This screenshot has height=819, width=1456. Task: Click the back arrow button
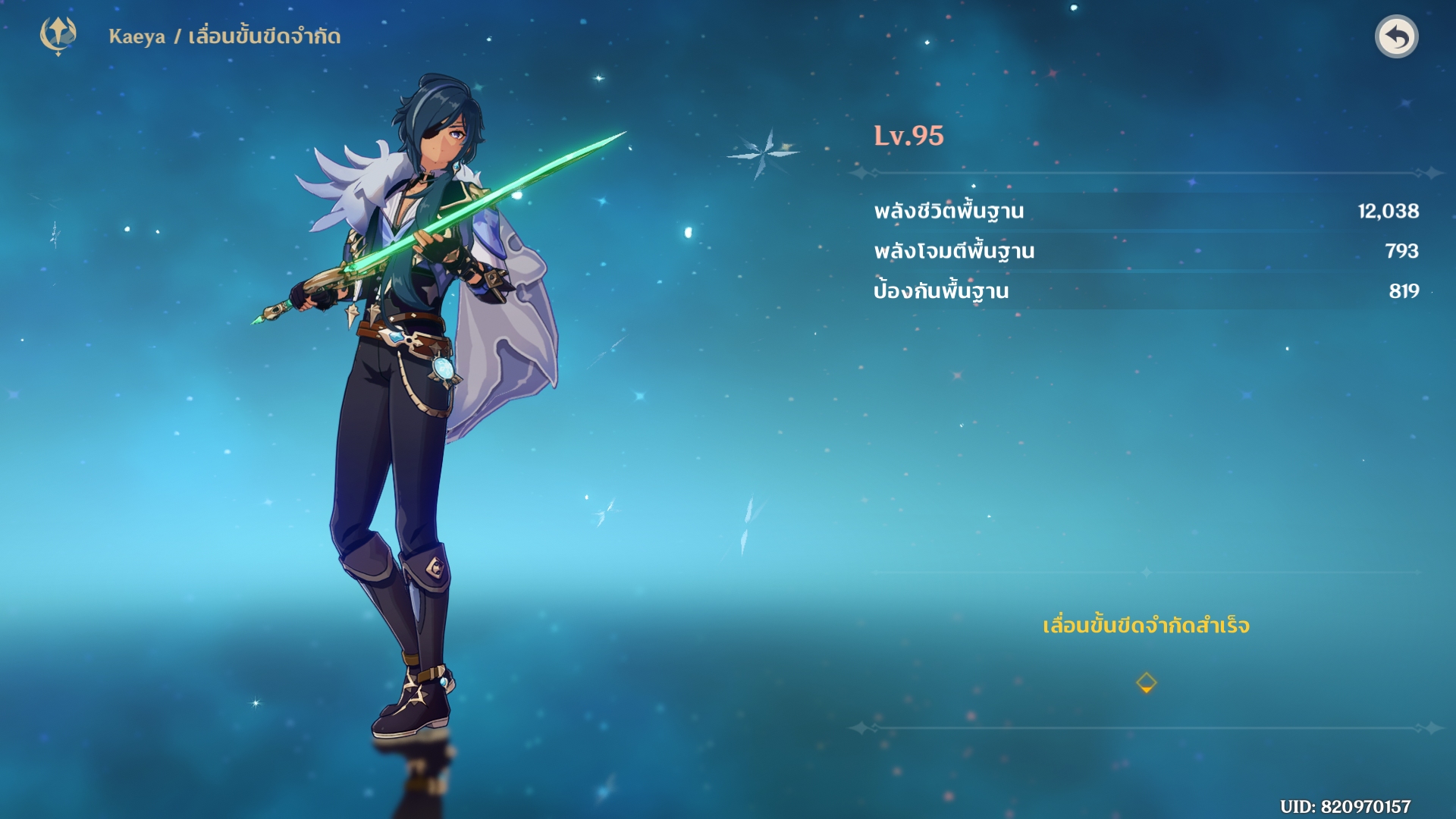pos(1396,36)
